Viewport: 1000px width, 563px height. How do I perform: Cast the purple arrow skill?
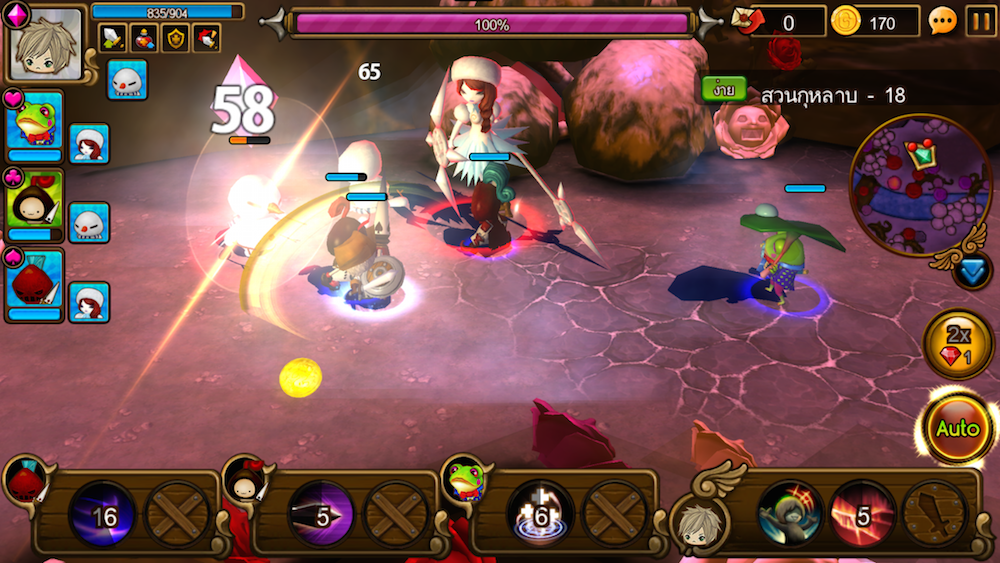tap(322, 514)
